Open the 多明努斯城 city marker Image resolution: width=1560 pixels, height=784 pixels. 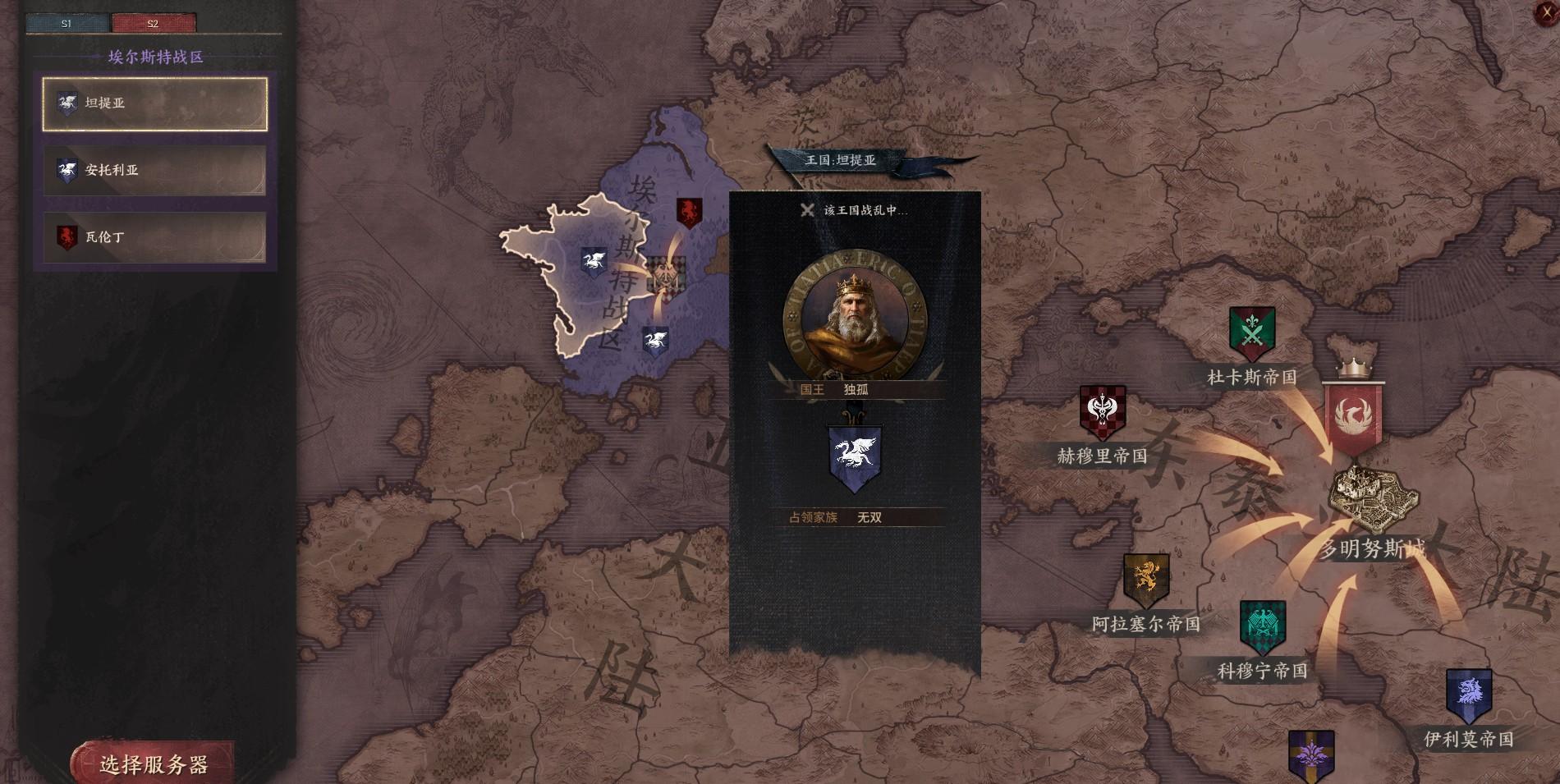[1374, 500]
